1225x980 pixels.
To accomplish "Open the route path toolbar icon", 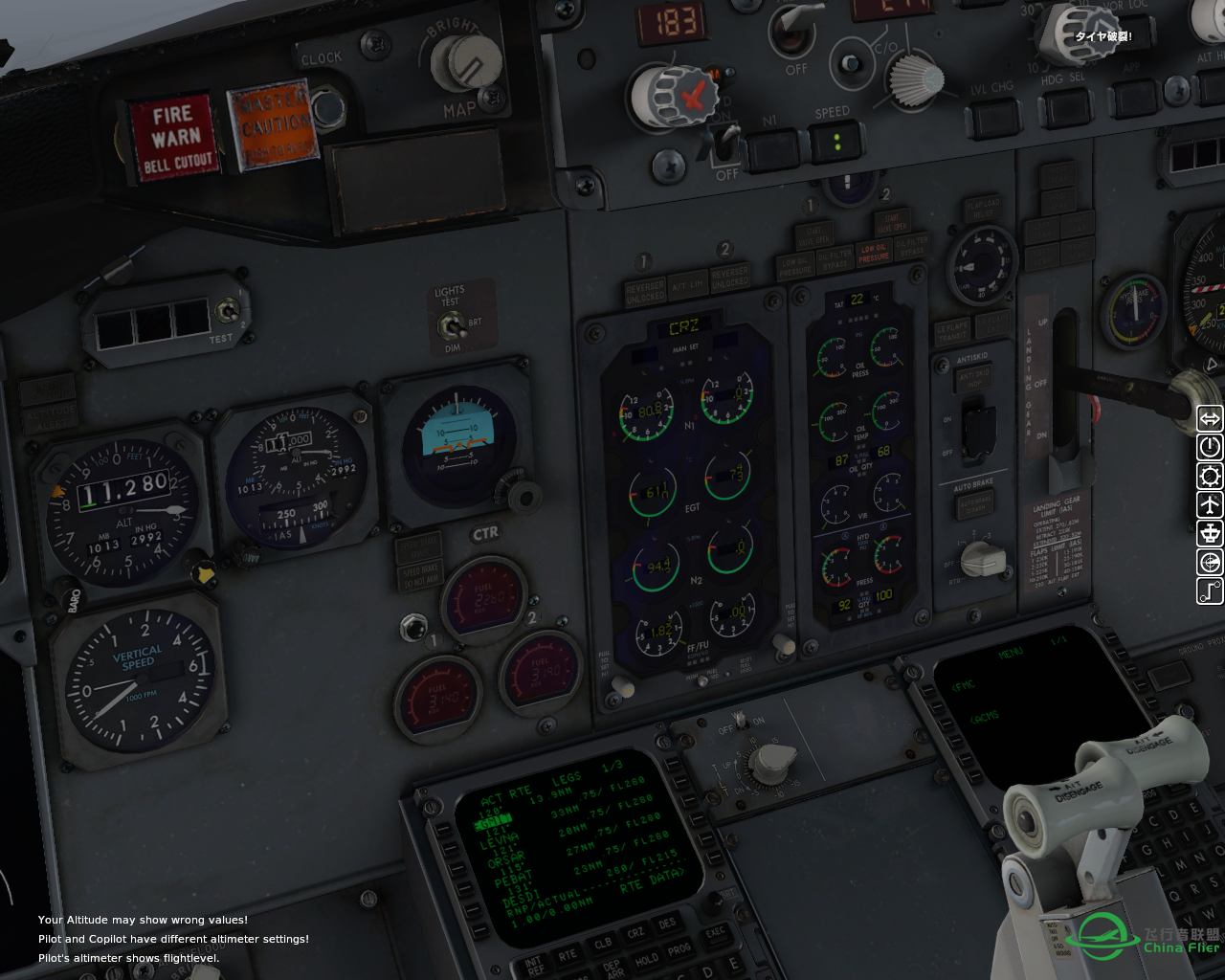I will pyautogui.click(x=1211, y=590).
